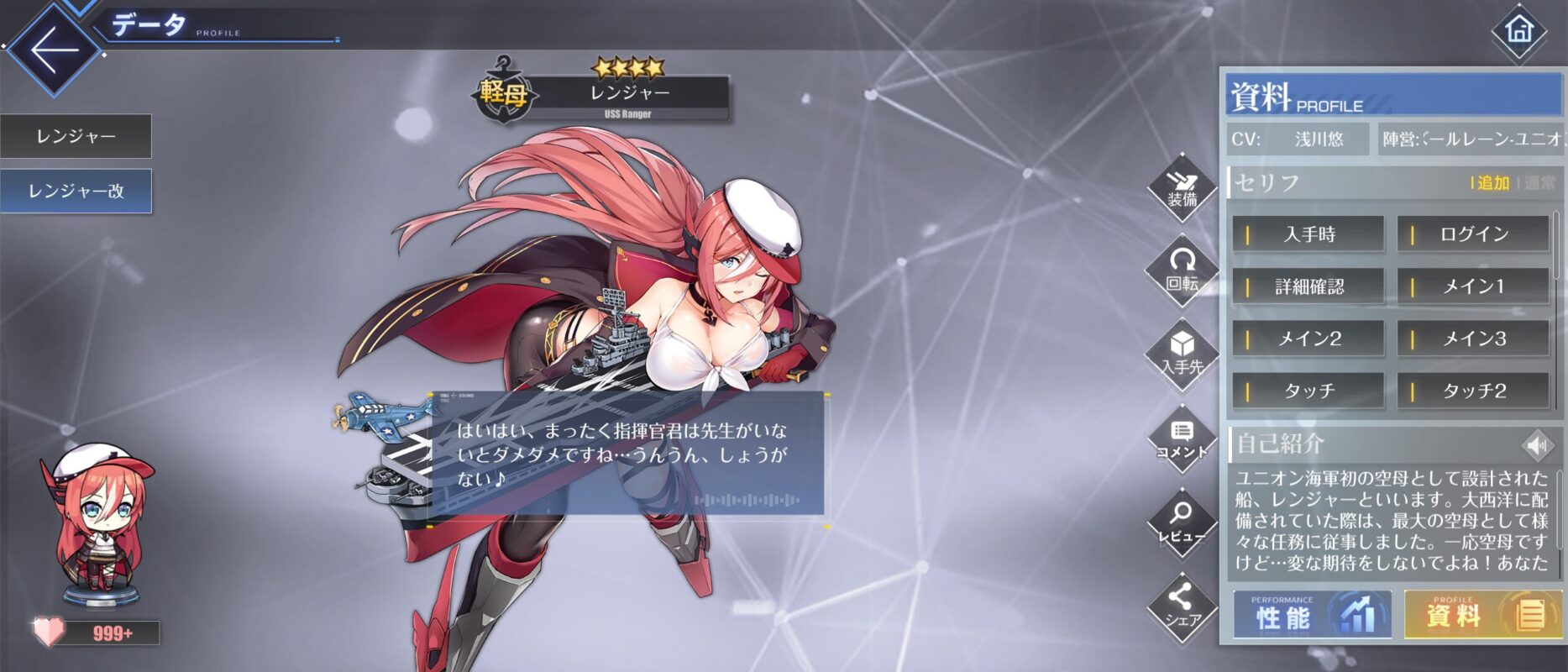Toggle the 追加 additional lines filter
The height and width of the screenshot is (672, 1568).
(x=1492, y=183)
